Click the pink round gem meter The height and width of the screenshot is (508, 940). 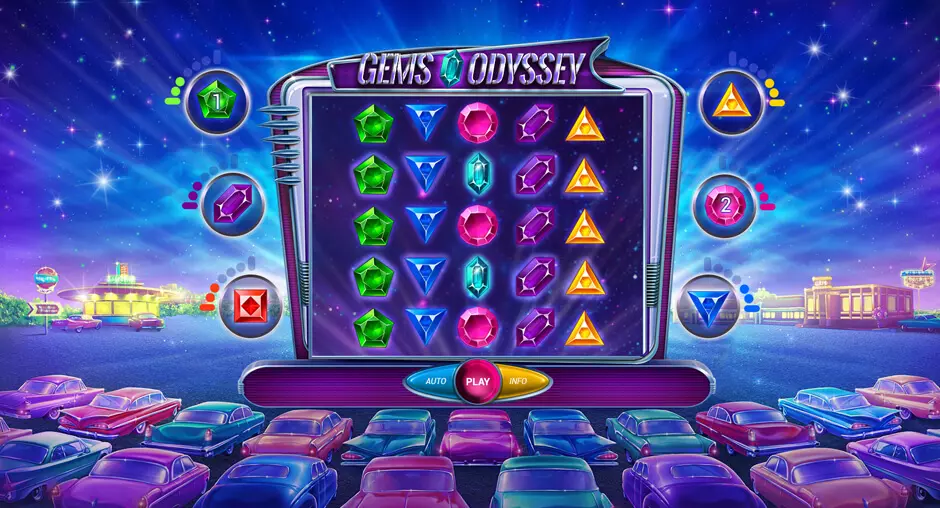pyautogui.click(x=724, y=205)
